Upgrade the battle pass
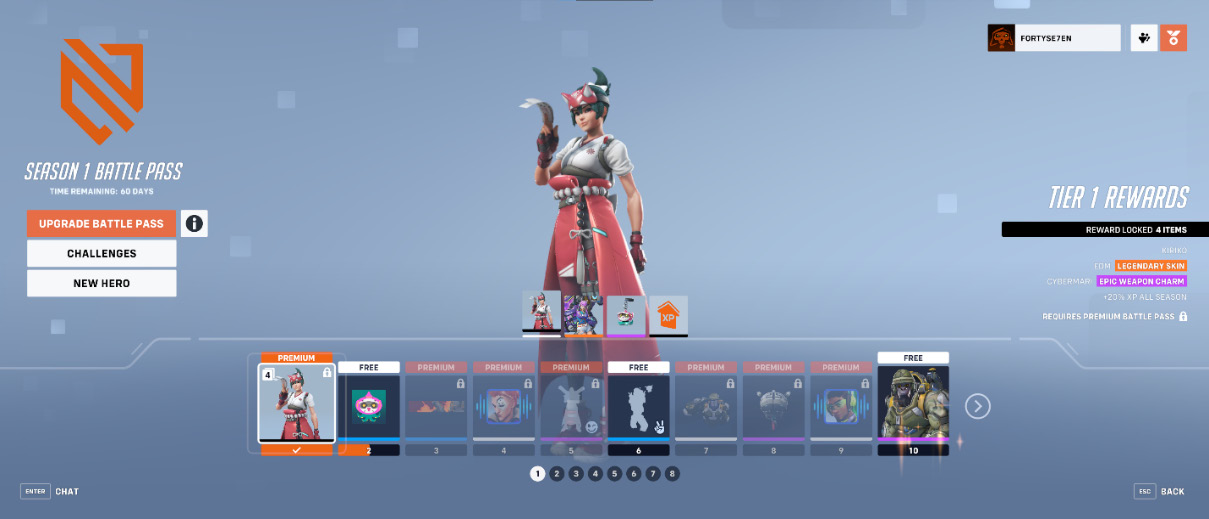Image resolution: width=1209 pixels, height=519 pixels. [x=101, y=223]
